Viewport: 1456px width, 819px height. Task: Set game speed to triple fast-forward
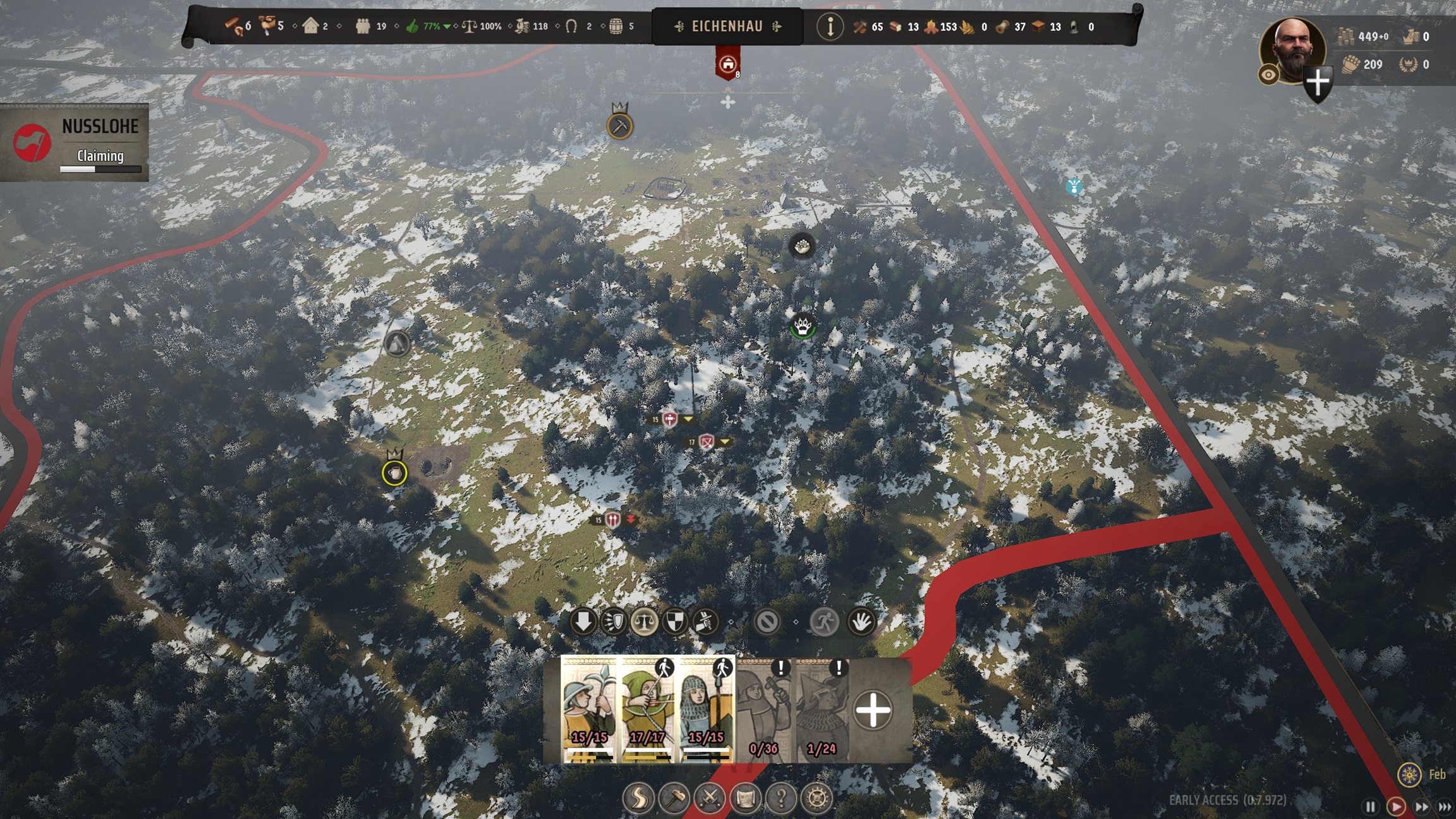[1445, 806]
